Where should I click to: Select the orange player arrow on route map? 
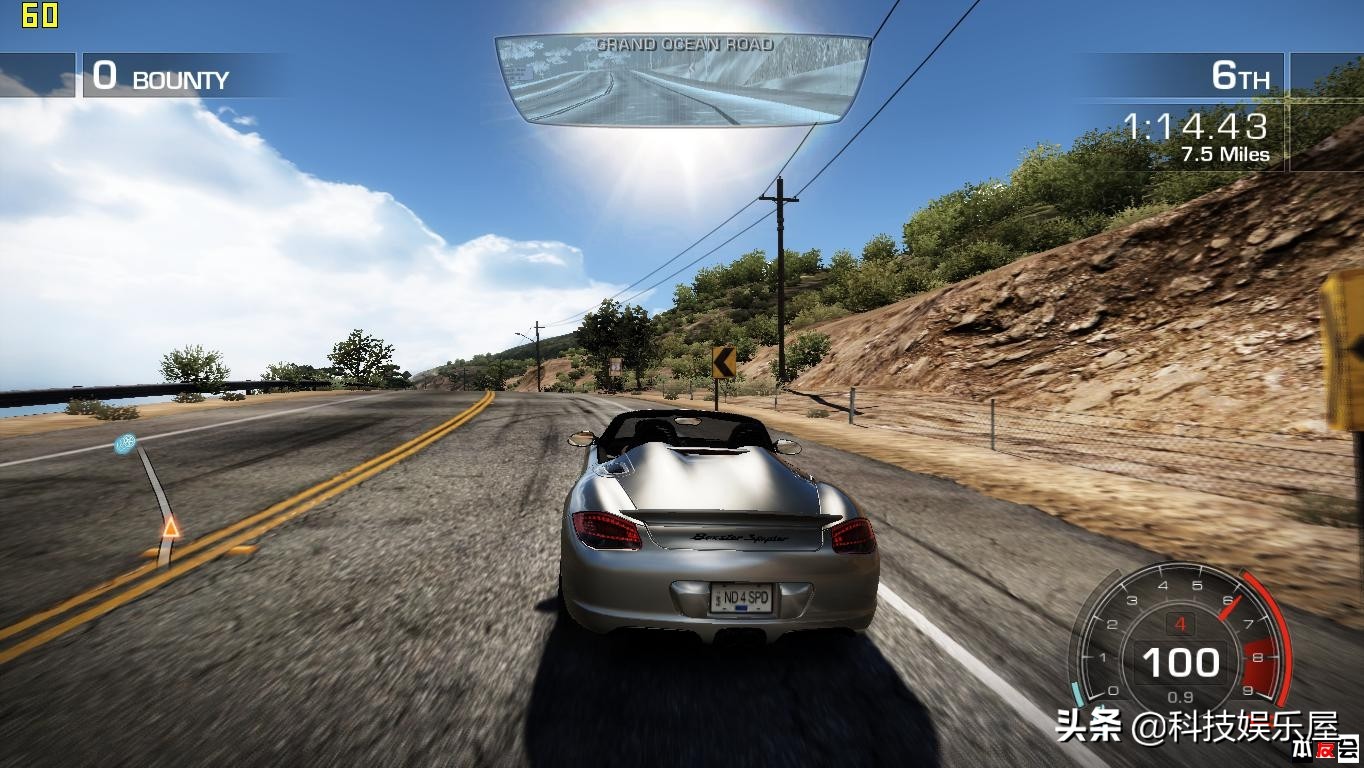tap(171, 527)
